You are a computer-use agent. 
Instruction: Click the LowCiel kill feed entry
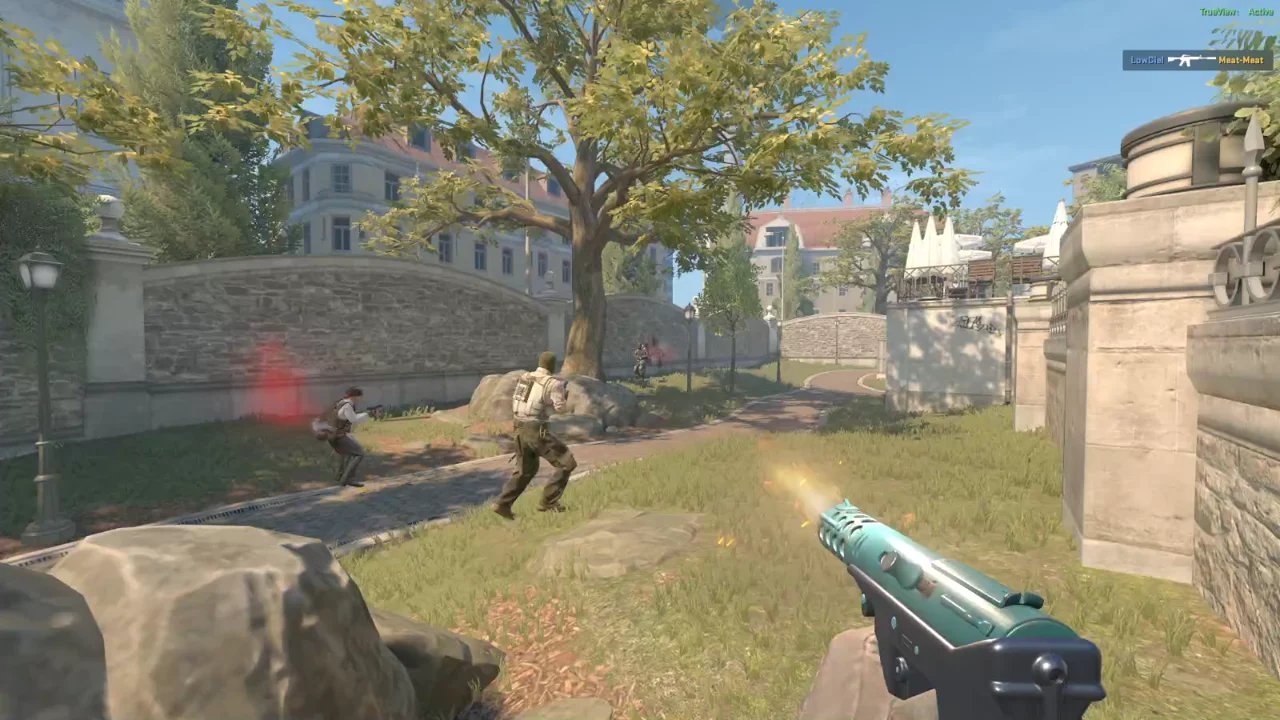pyautogui.click(x=1197, y=60)
